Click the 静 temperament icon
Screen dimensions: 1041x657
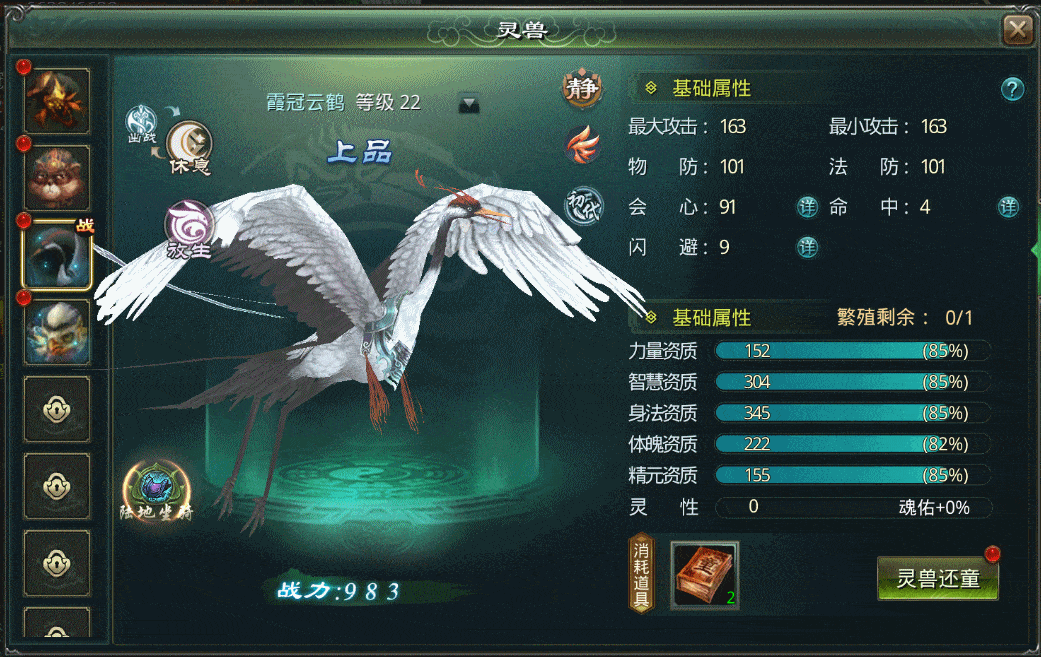pos(581,89)
